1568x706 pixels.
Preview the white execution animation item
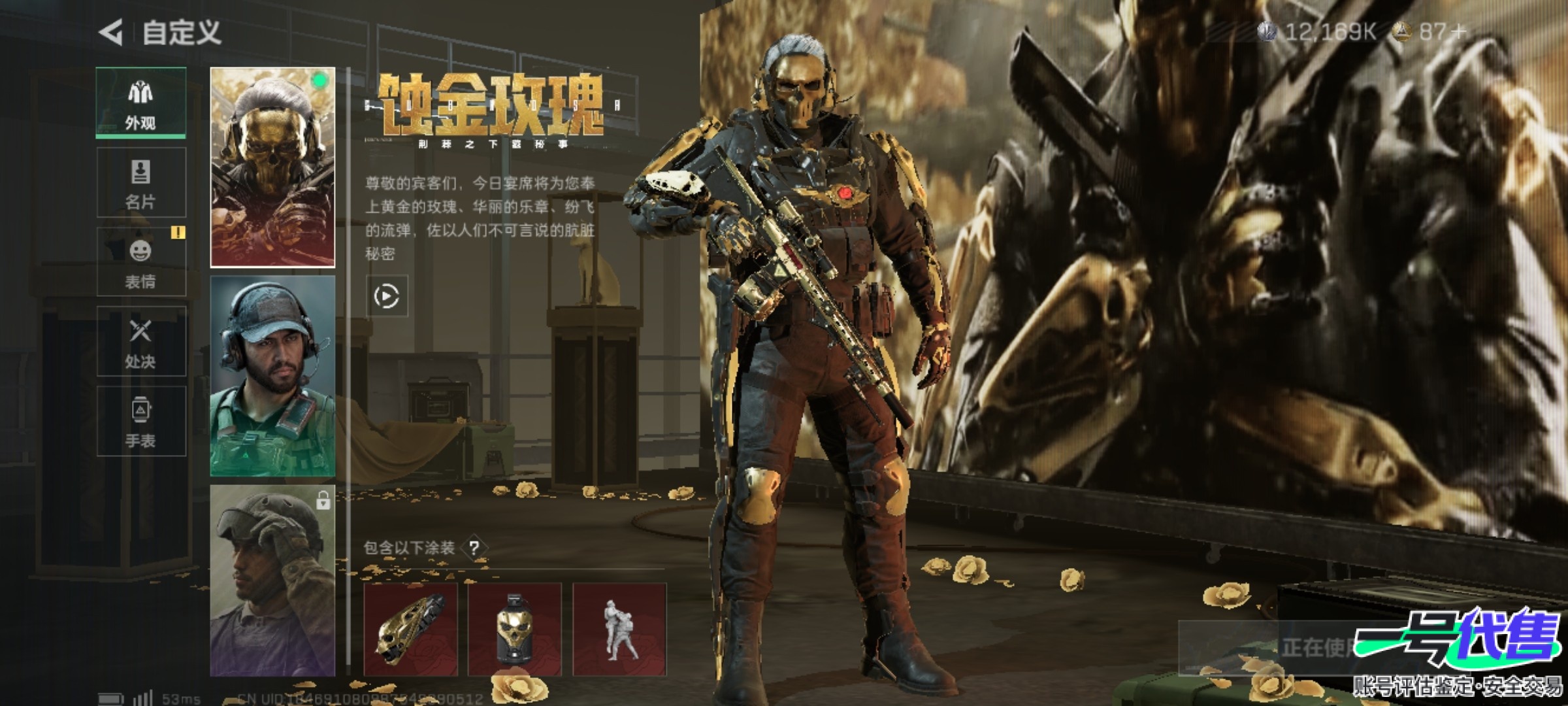[x=619, y=630]
